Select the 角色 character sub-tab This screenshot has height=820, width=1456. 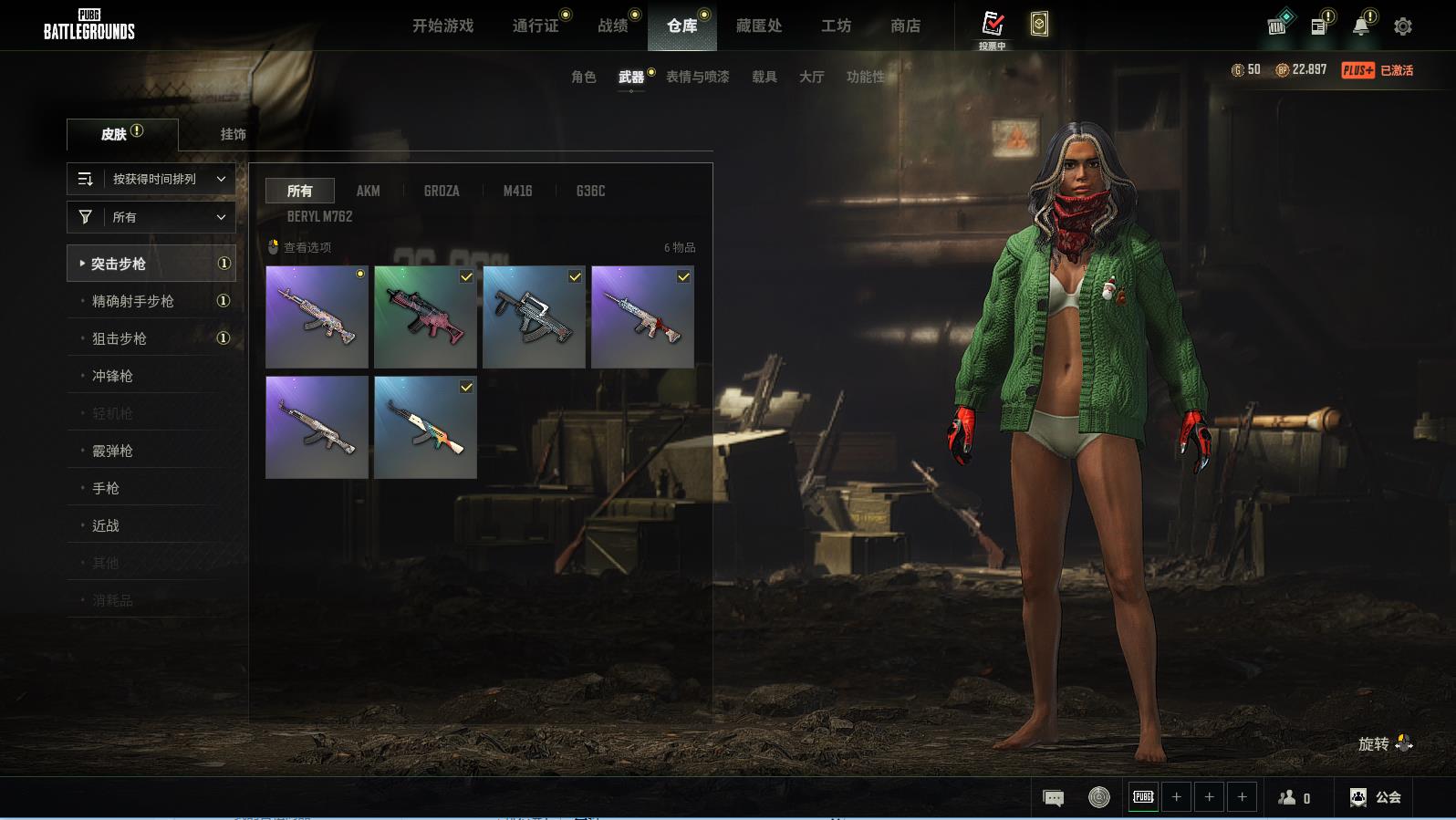[583, 78]
